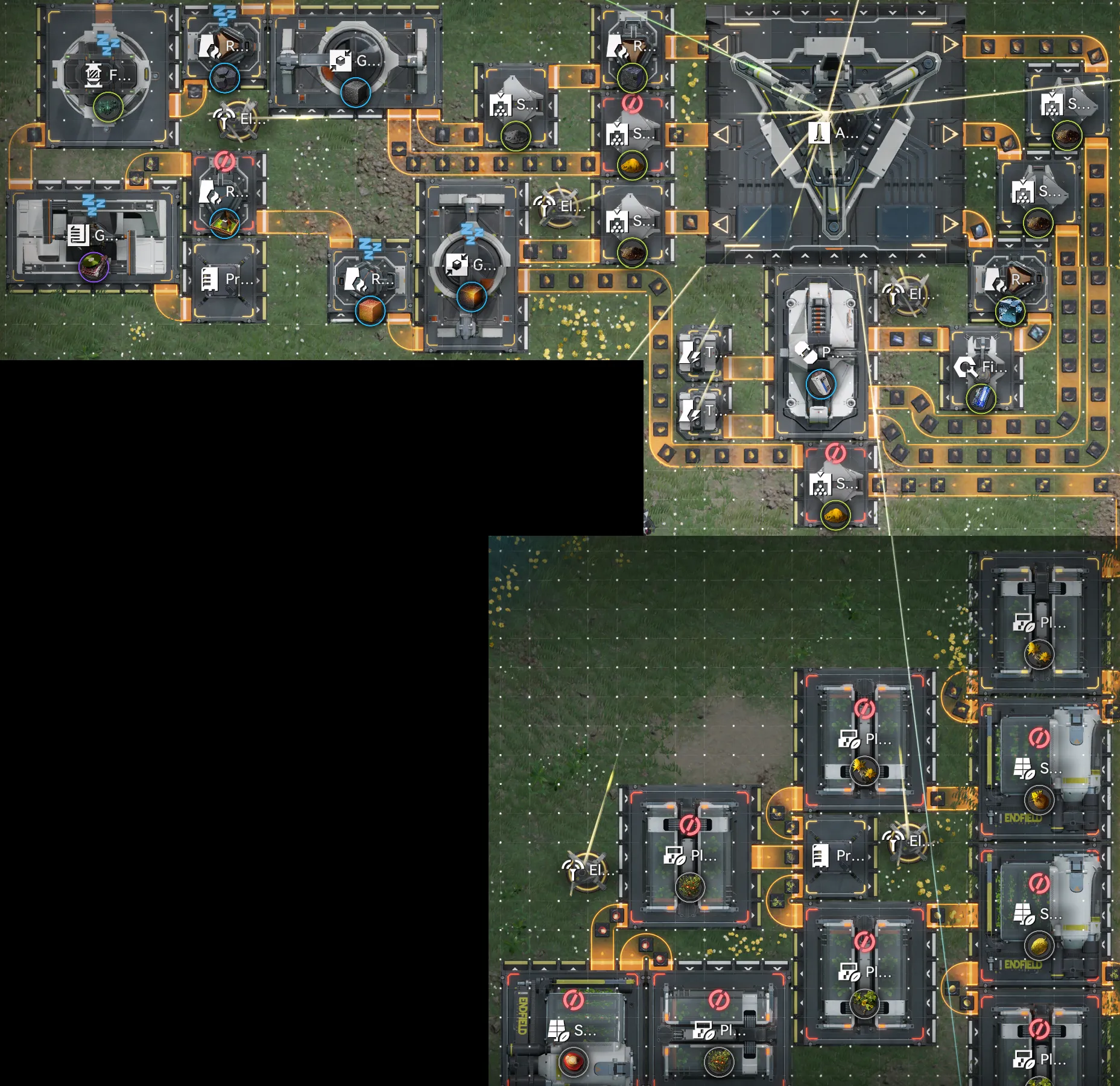
Task: Click the purple-ringed item badge on the machine
Action: click(x=93, y=265)
